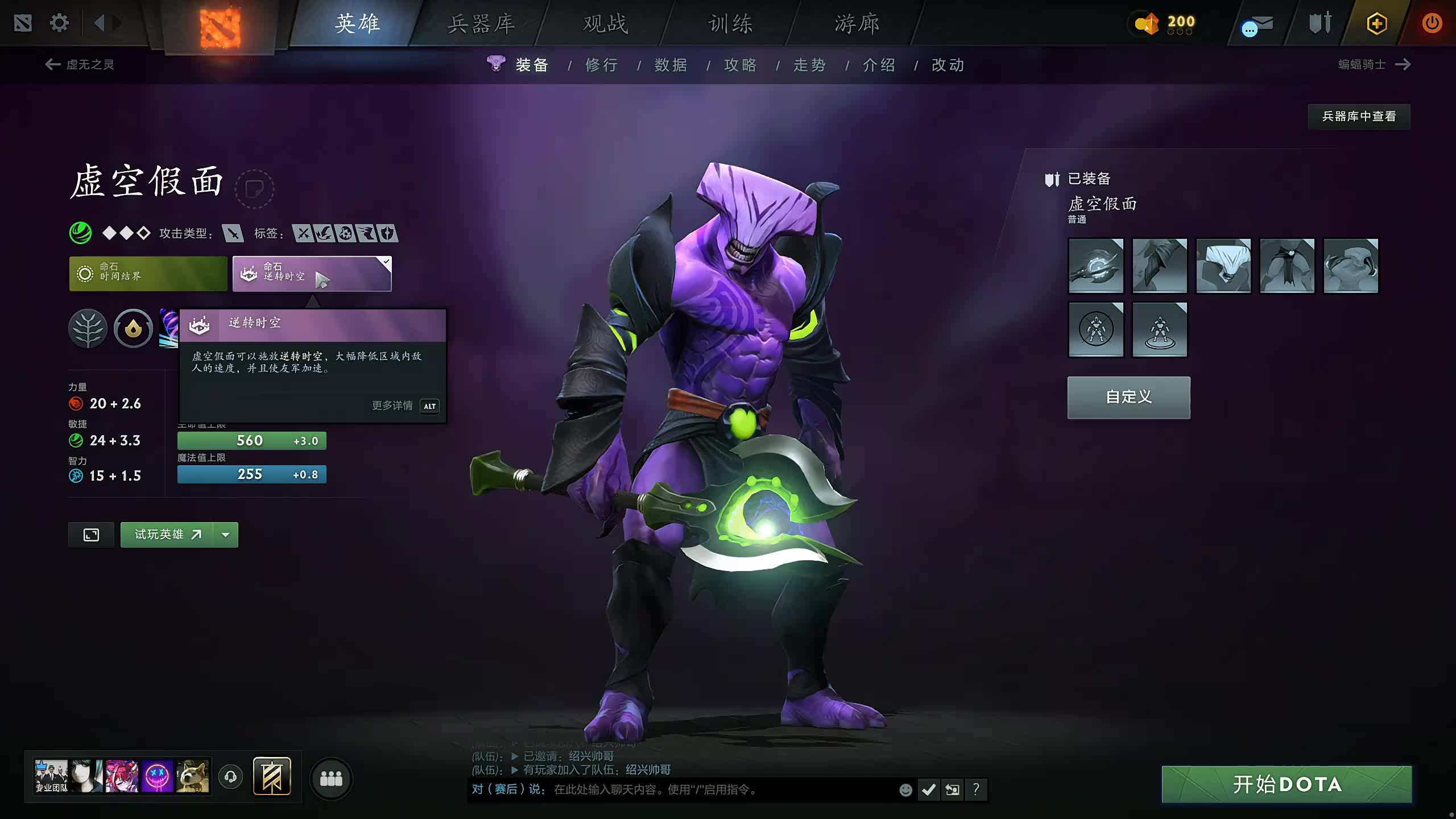Screen dimensions: 1456x819
Task: Switch to the 数据 stats sub-tab
Action: 671,65
